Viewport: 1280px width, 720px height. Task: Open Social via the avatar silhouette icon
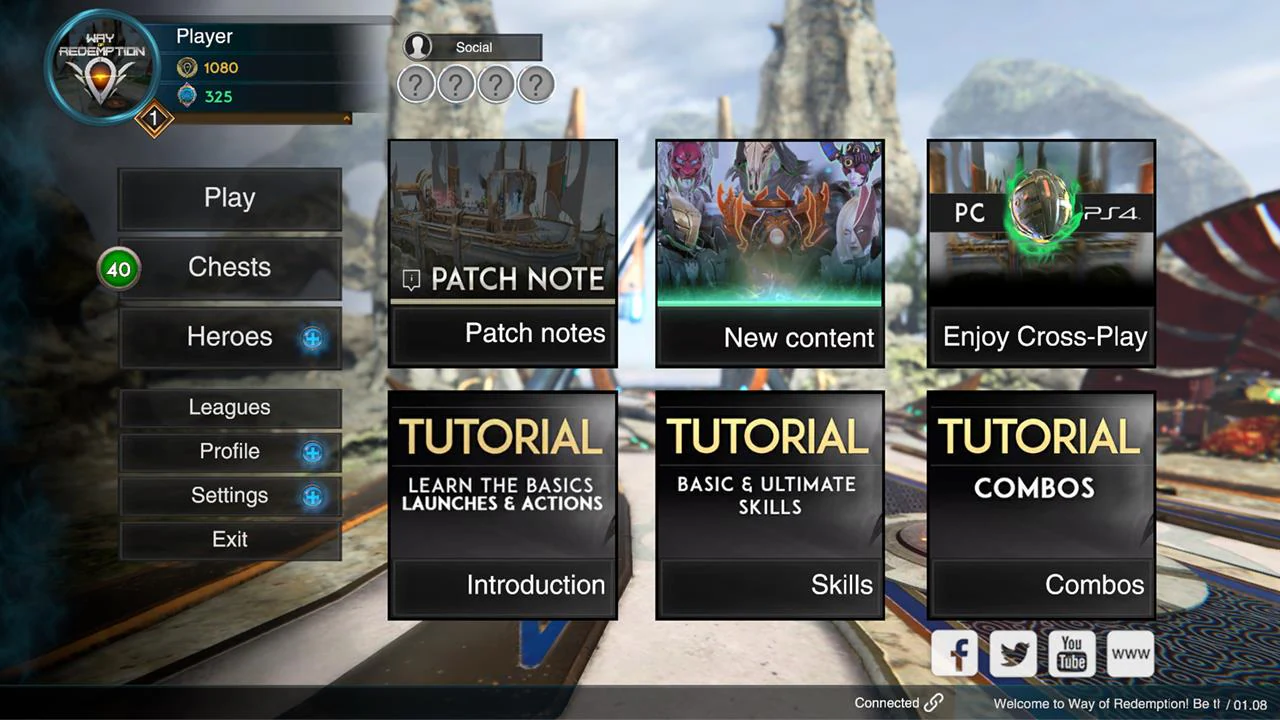coord(420,47)
